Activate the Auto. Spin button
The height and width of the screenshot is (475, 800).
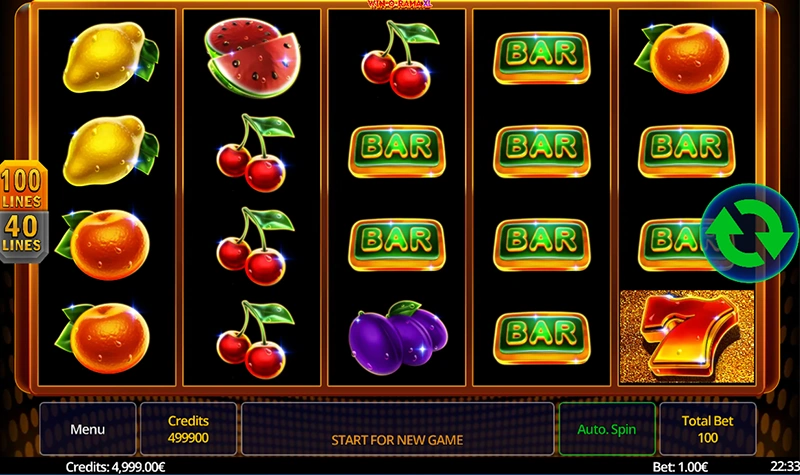point(607,429)
